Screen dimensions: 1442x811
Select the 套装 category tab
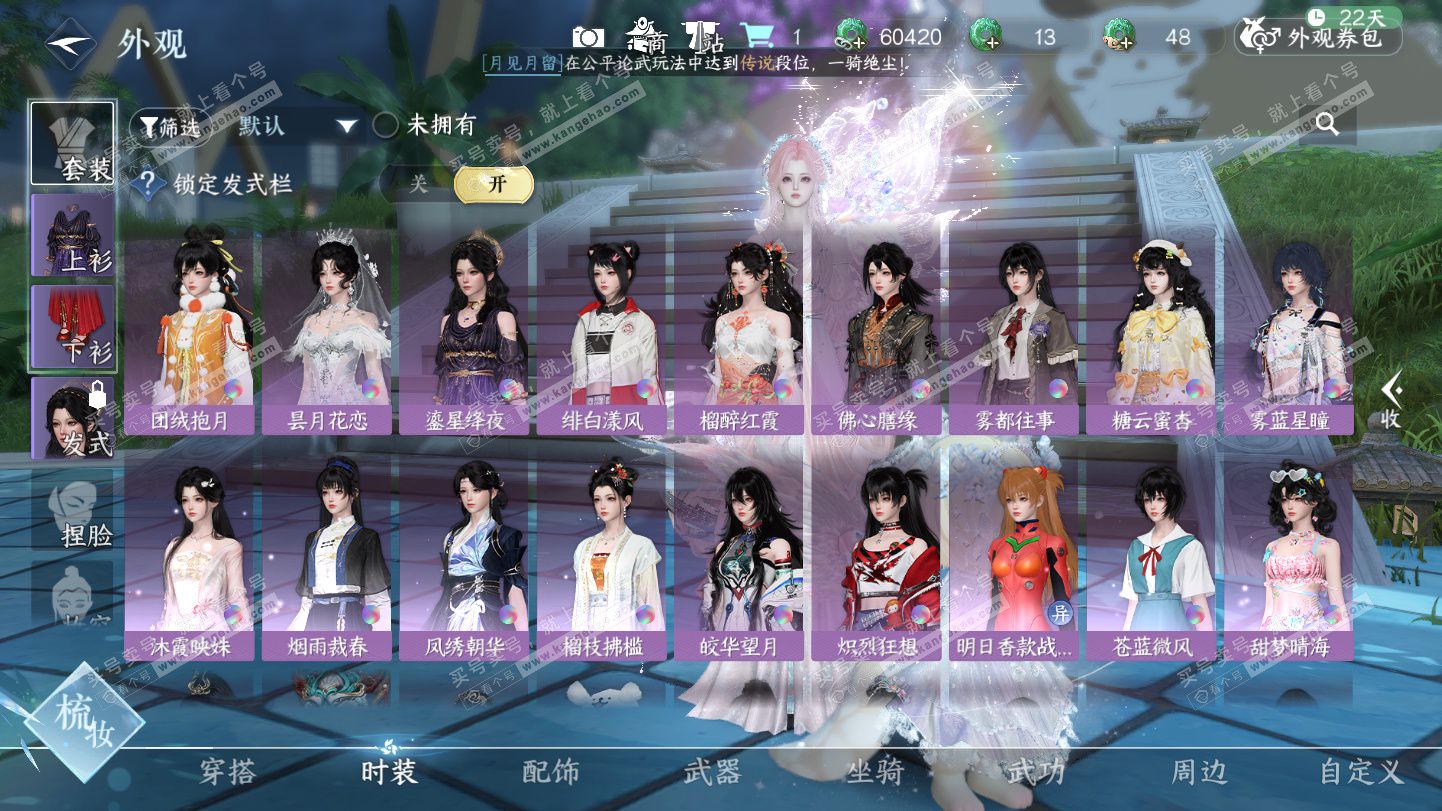(72, 143)
